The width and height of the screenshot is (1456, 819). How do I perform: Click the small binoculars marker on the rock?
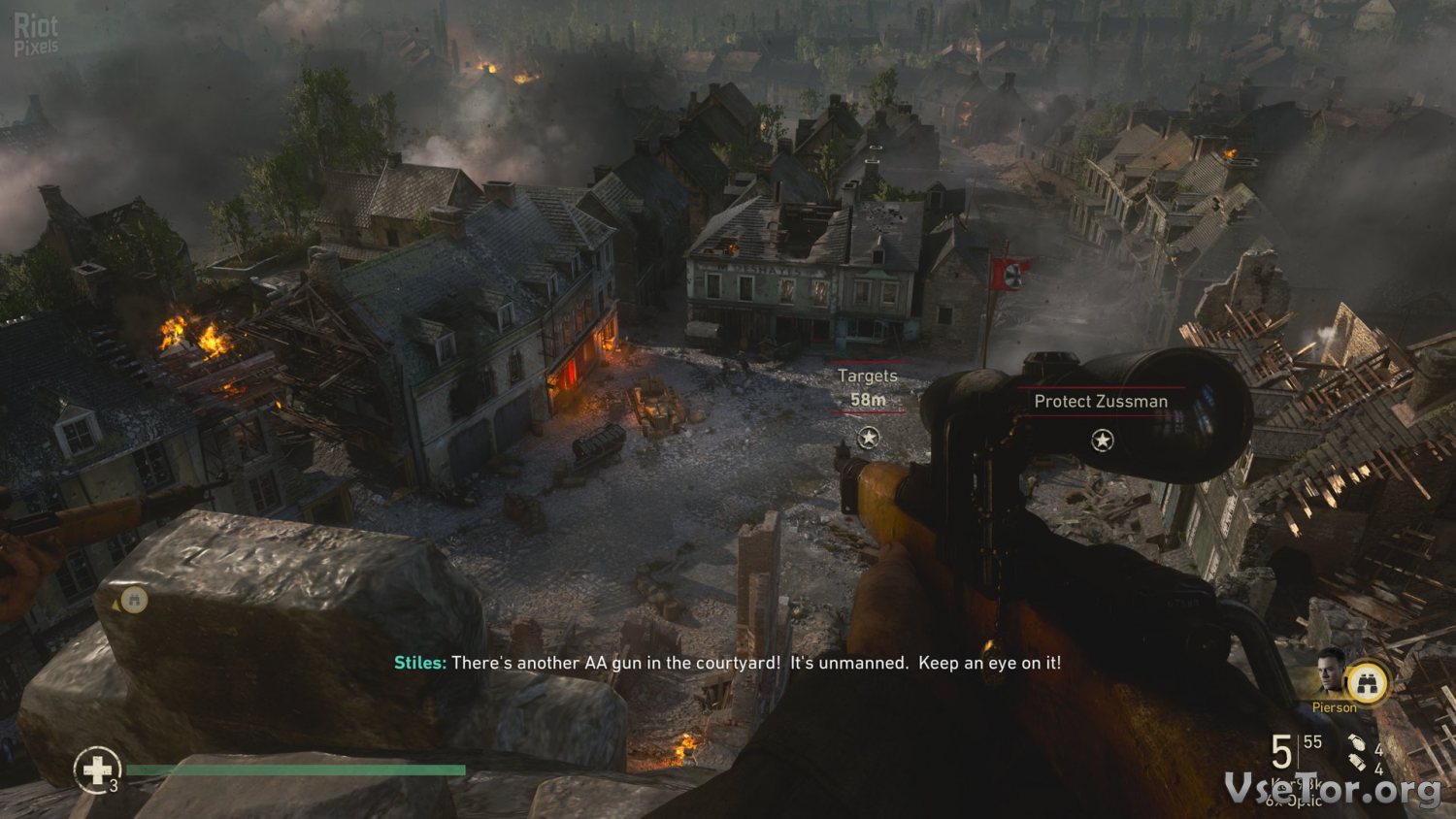click(134, 601)
